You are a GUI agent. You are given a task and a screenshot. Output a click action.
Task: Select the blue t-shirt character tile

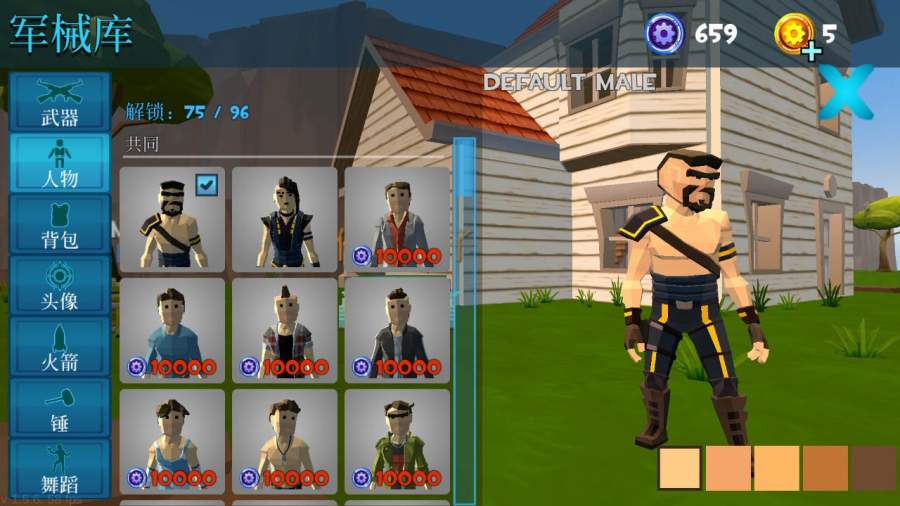coord(172,330)
